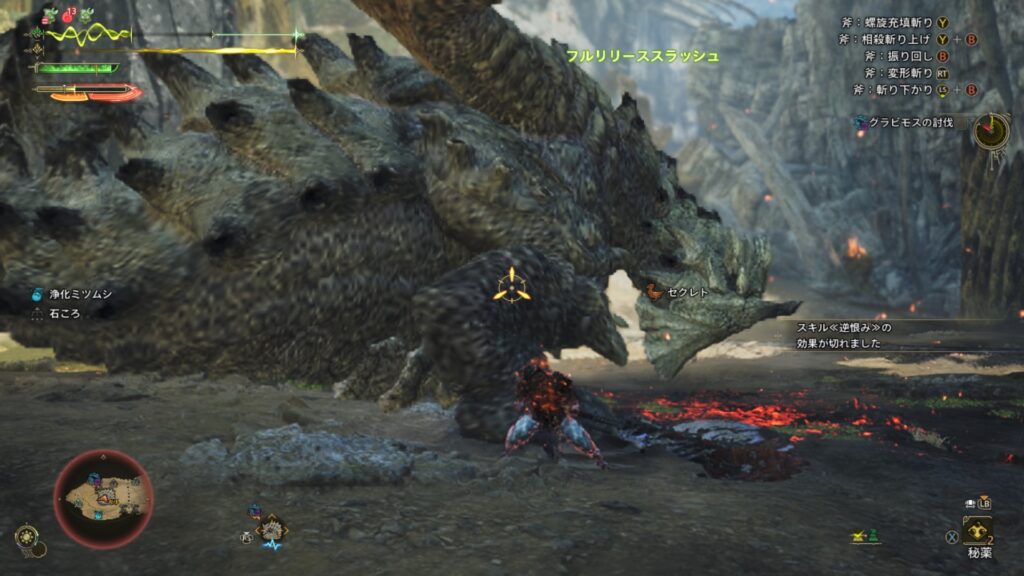Use the 秘薬 item slot

[x=977, y=530]
